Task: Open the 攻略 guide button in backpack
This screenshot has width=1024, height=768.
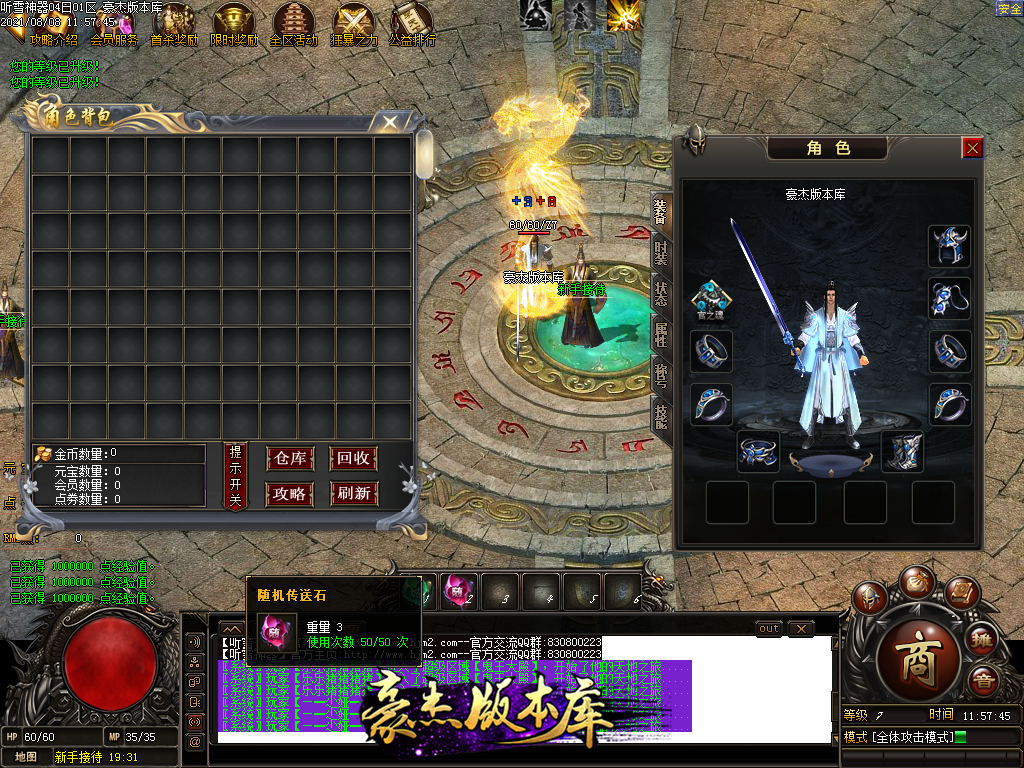Action: 290,493
